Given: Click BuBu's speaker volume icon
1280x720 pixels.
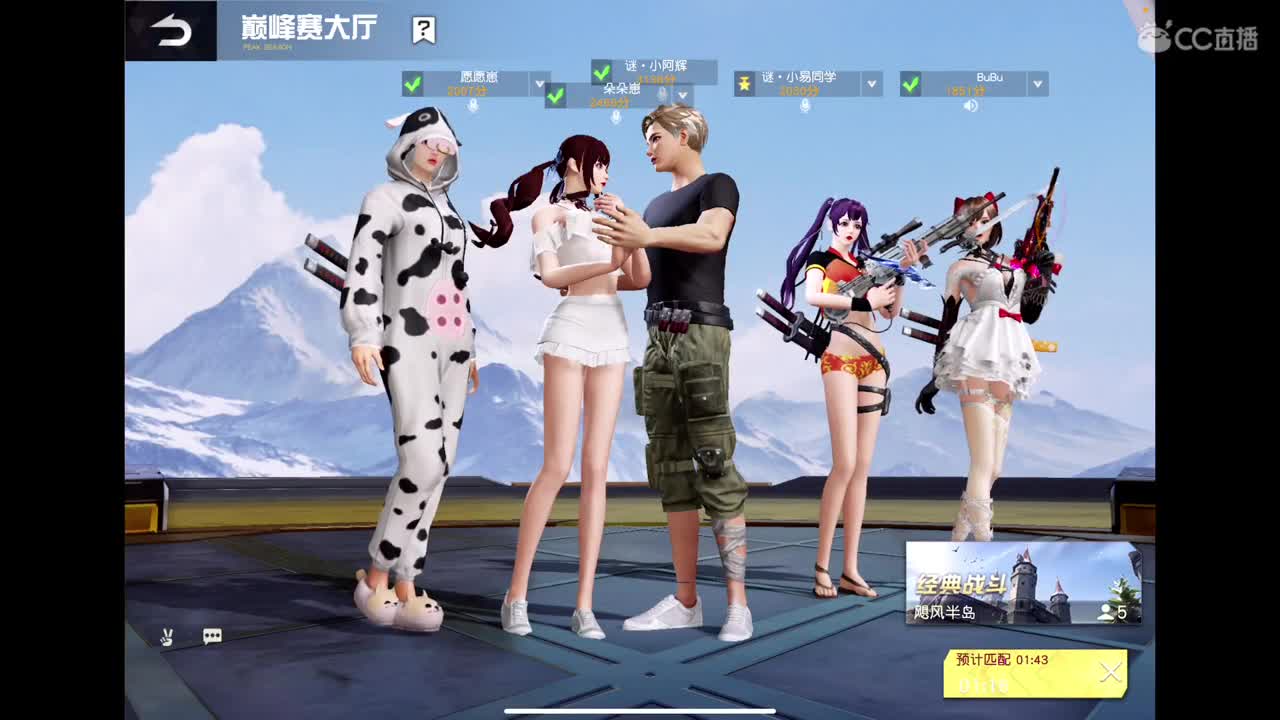Looking at the screenshot, I should [971, 104].
